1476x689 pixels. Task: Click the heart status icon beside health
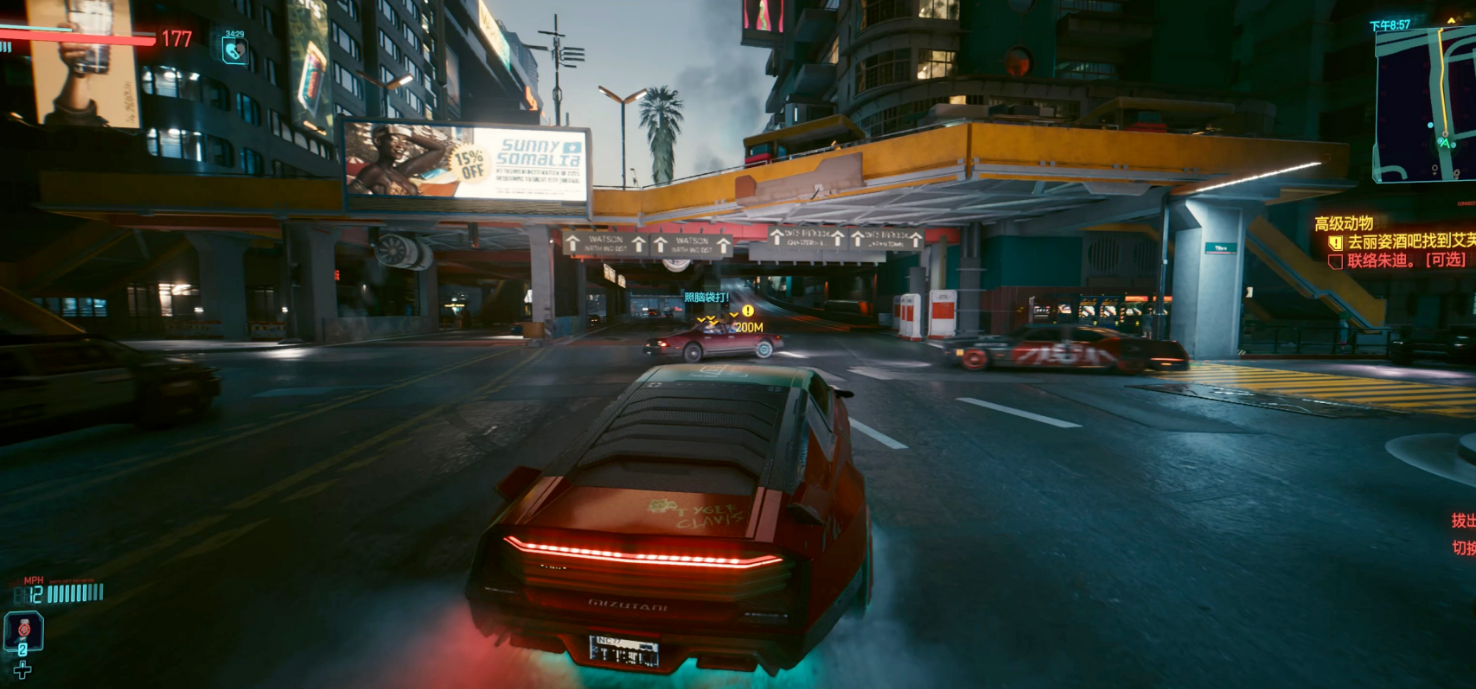[x=234, y=49]
